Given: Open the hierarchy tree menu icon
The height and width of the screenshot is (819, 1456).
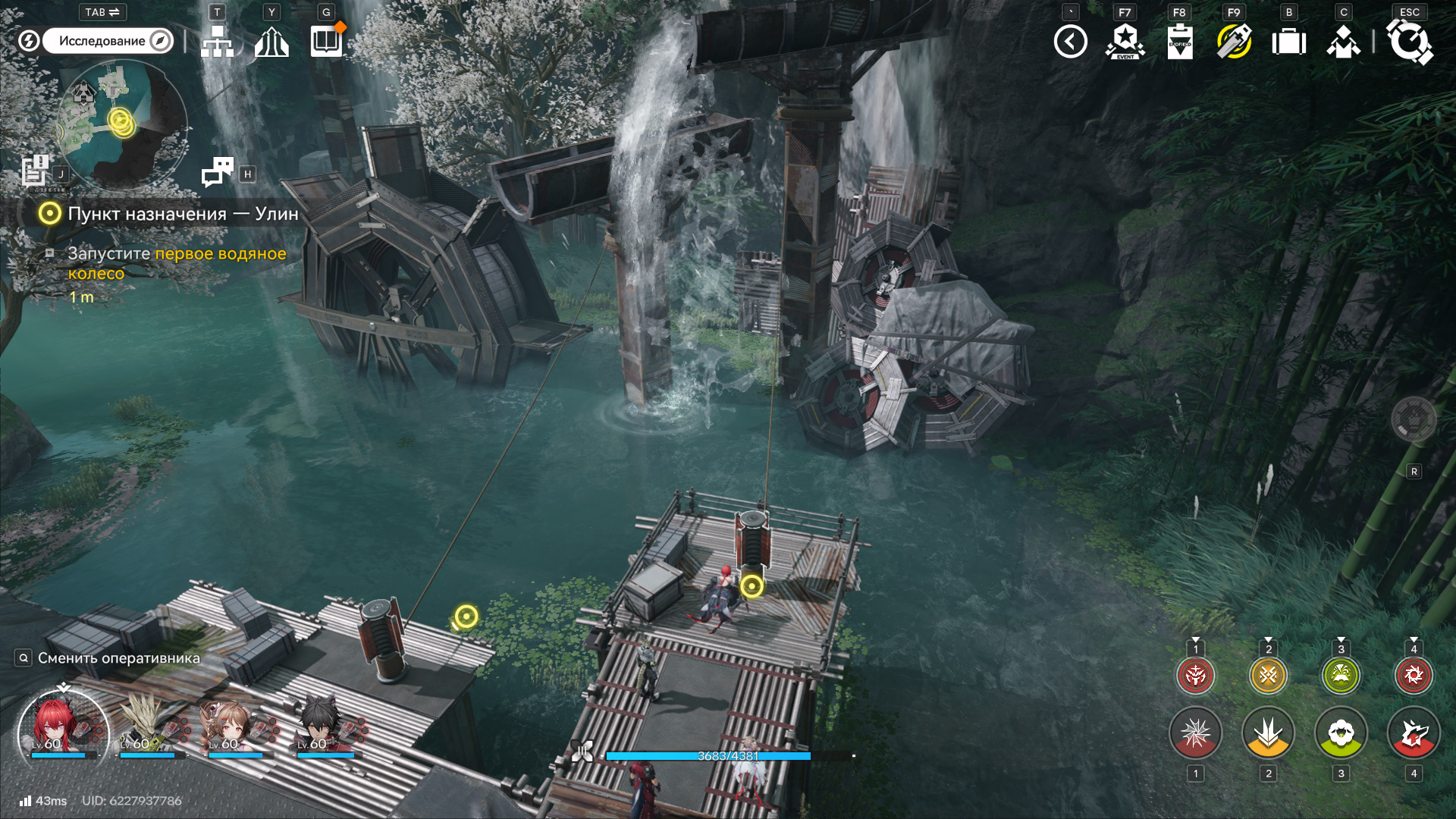Looking at the screenshot, I should 217,42.
